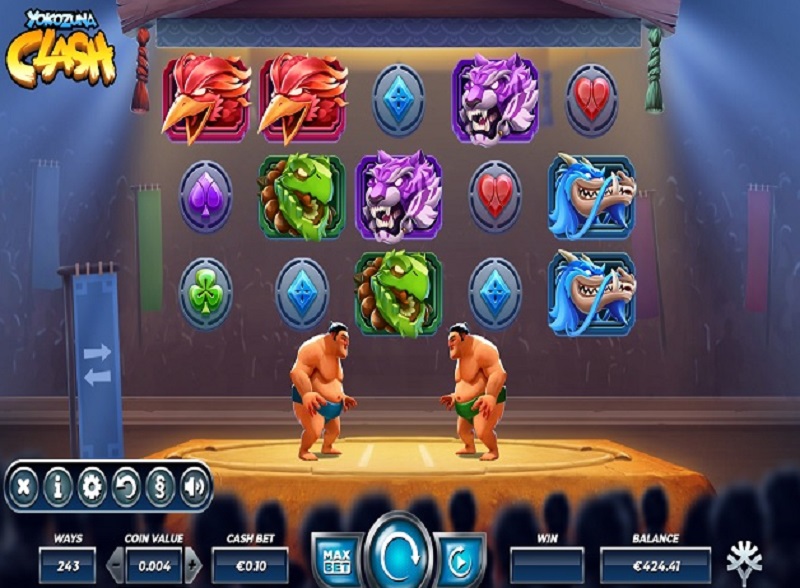Close the options panel with the X

(25, 487)
